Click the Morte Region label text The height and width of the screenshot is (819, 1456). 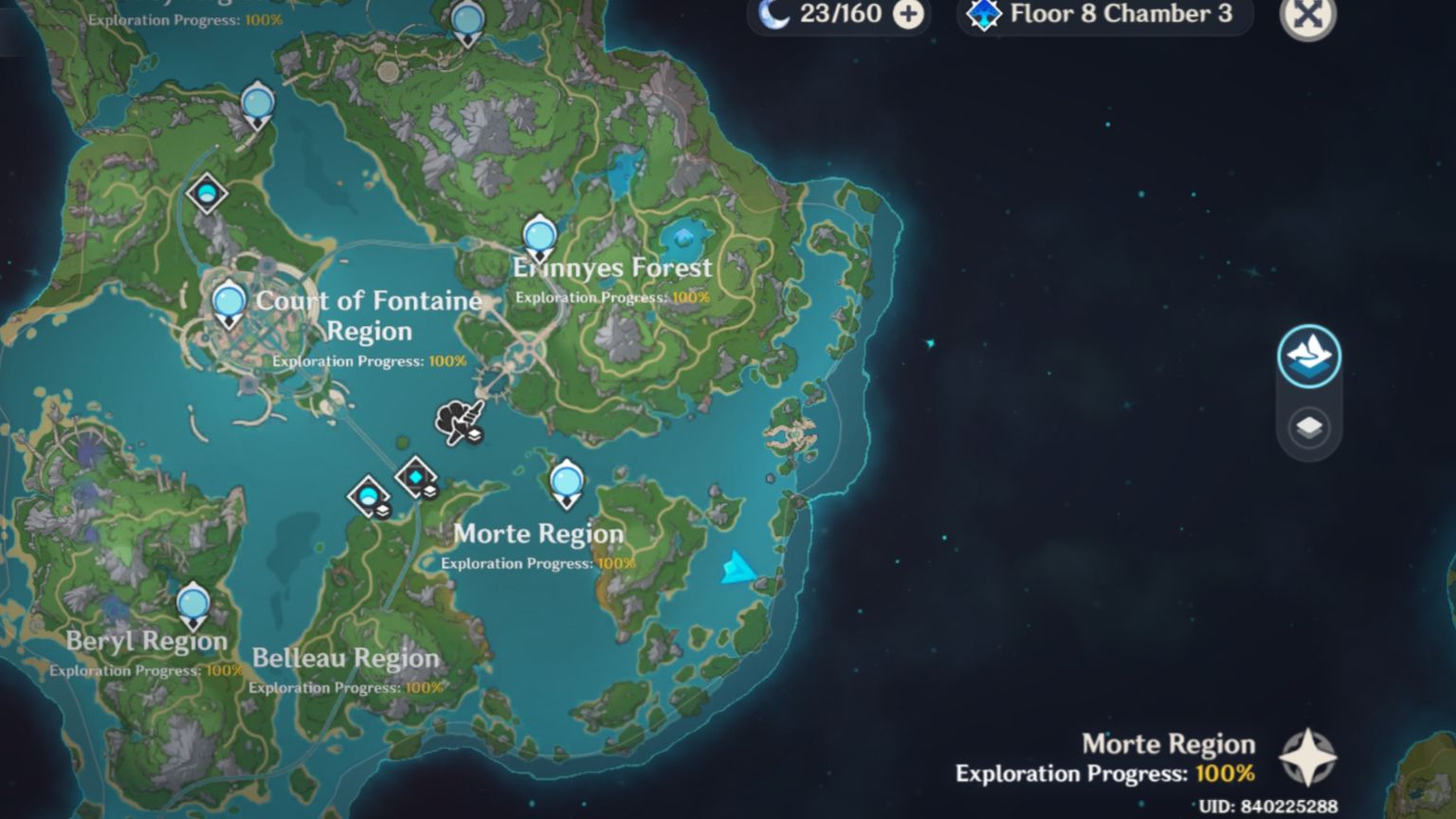coord(537,534)
